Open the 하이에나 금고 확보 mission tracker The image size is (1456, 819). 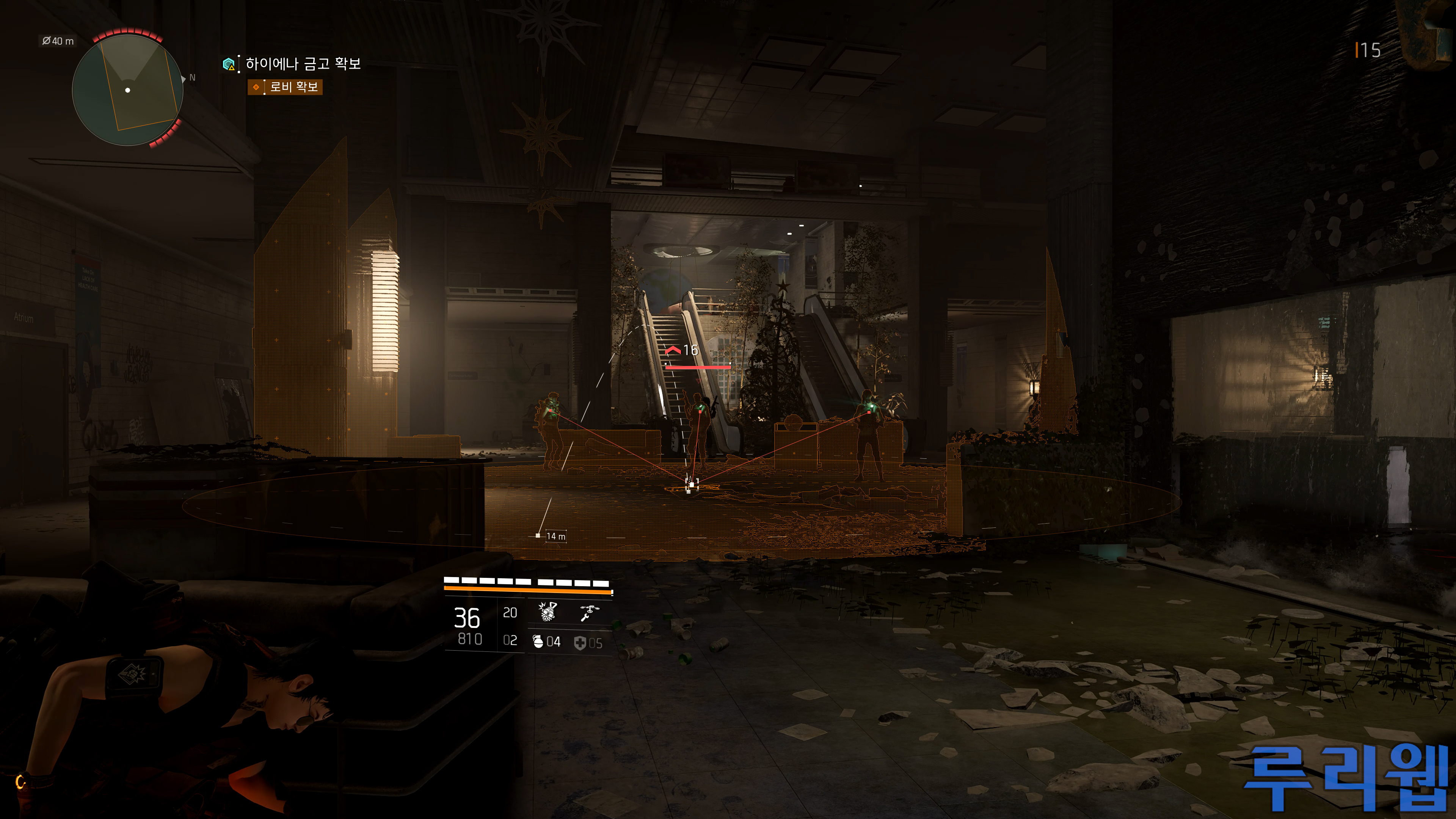coord(303,64)
